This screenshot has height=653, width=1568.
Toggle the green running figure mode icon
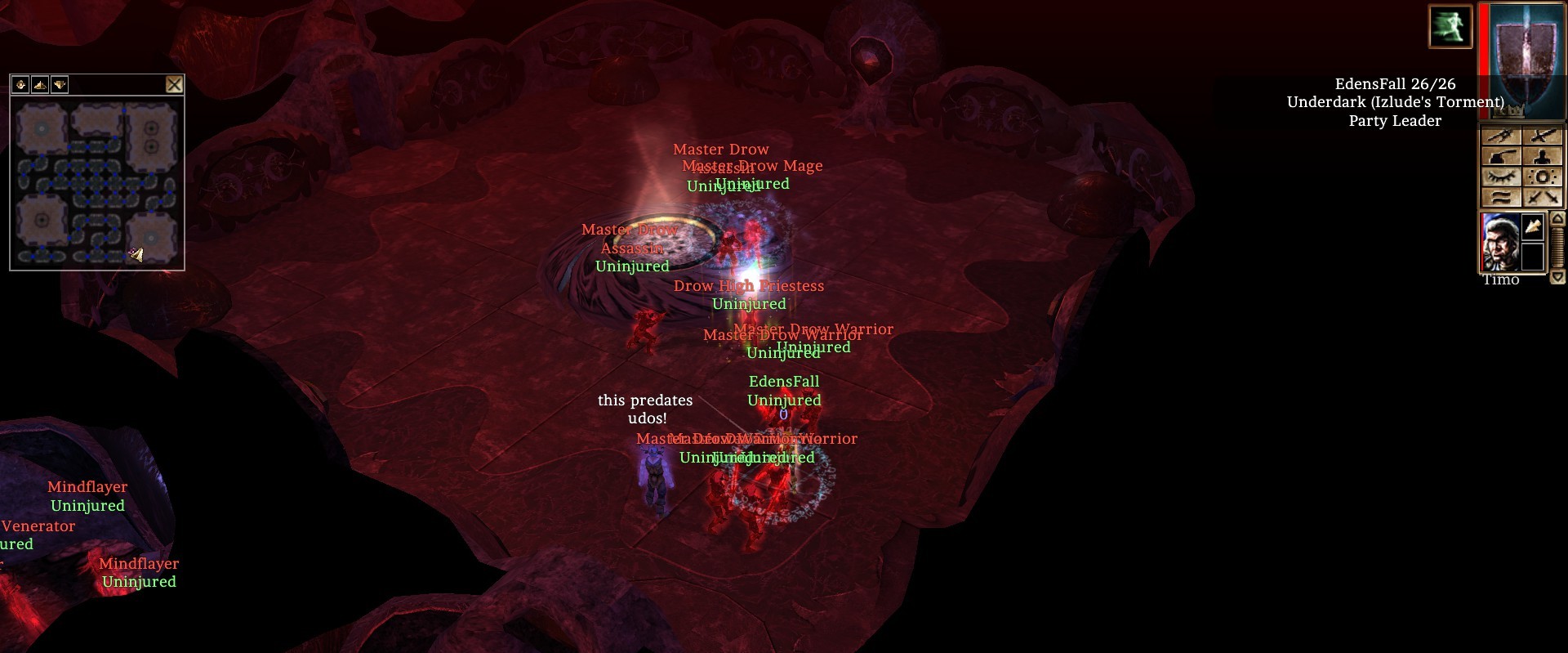(x=1450, y=26)
